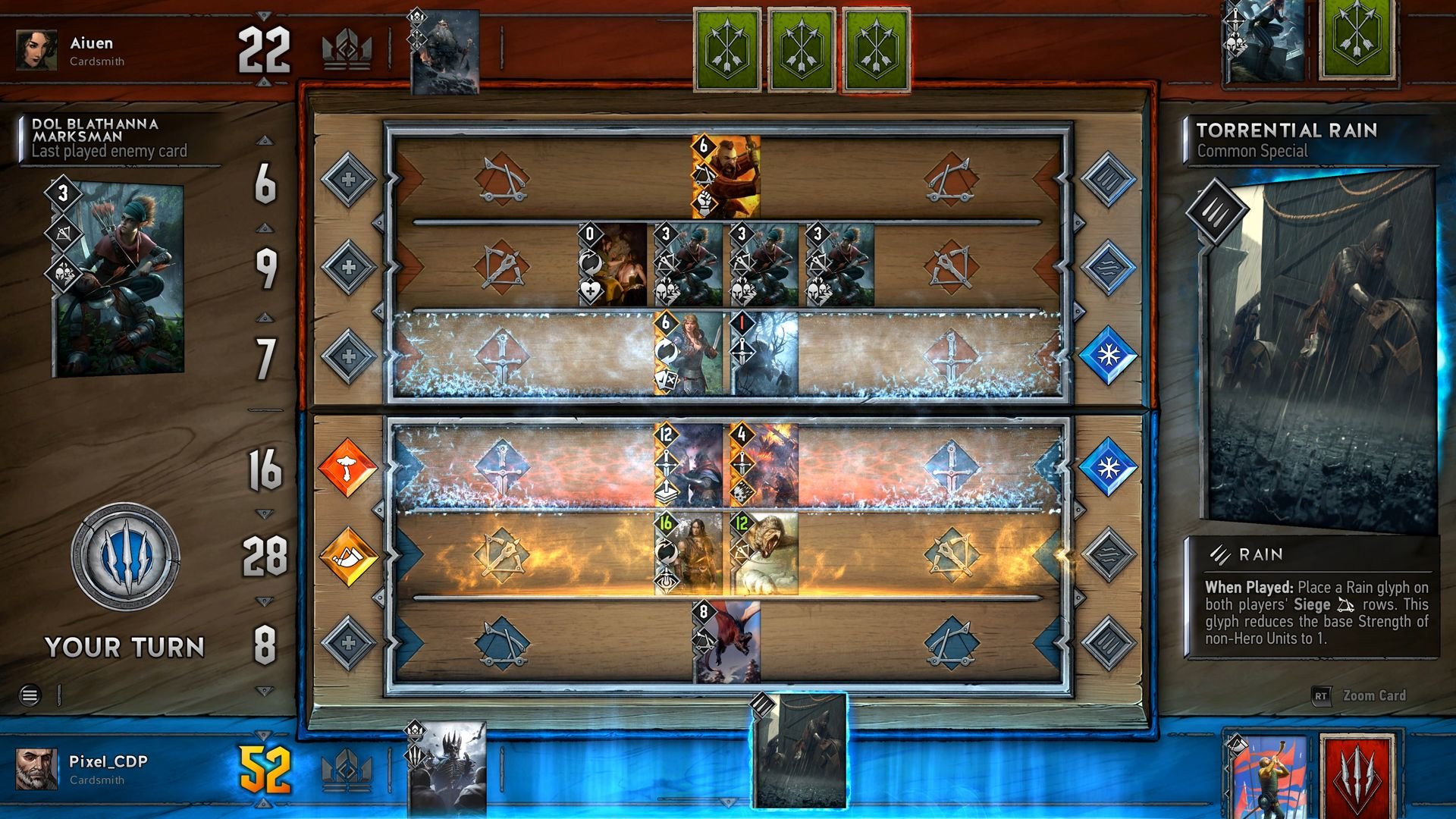Click the arrow indicator above the score 22
The height and width of the screenshot is (819, 1456).
tap(262, 13)
